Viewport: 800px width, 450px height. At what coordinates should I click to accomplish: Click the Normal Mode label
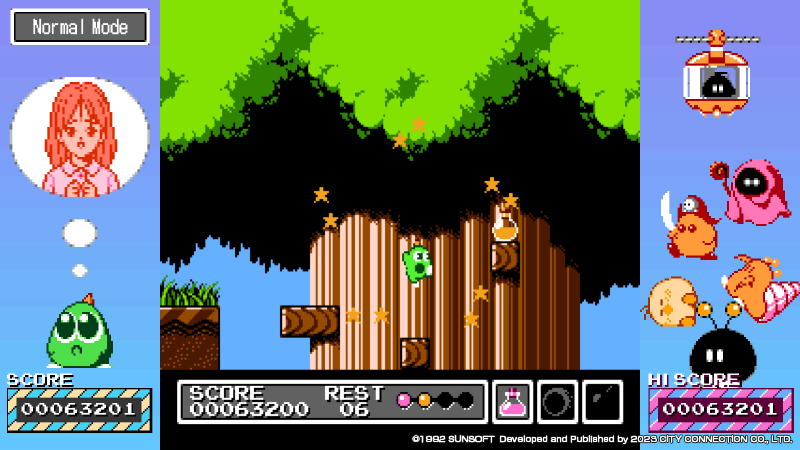tap(80, 27)
